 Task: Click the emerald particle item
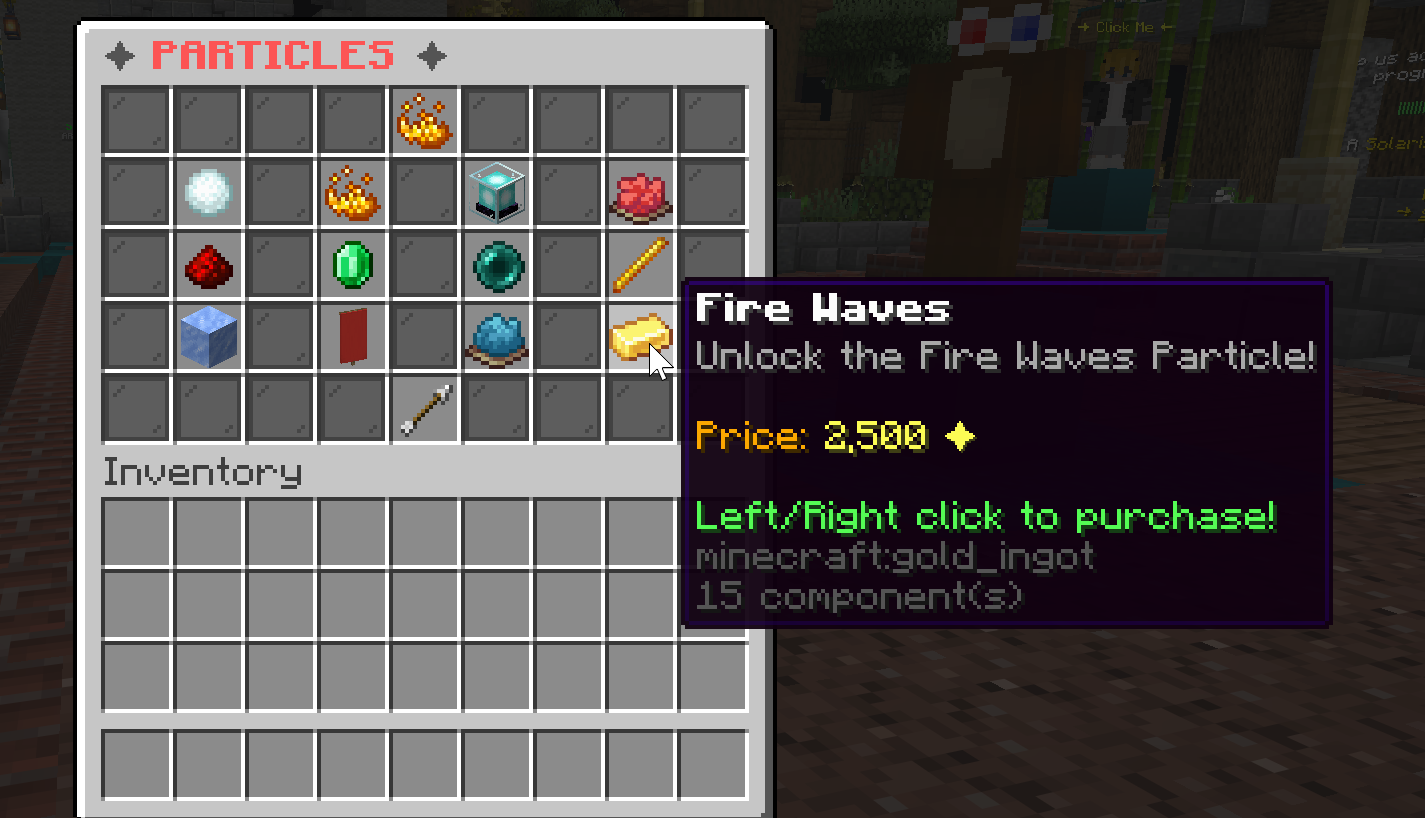coord(352,265)
